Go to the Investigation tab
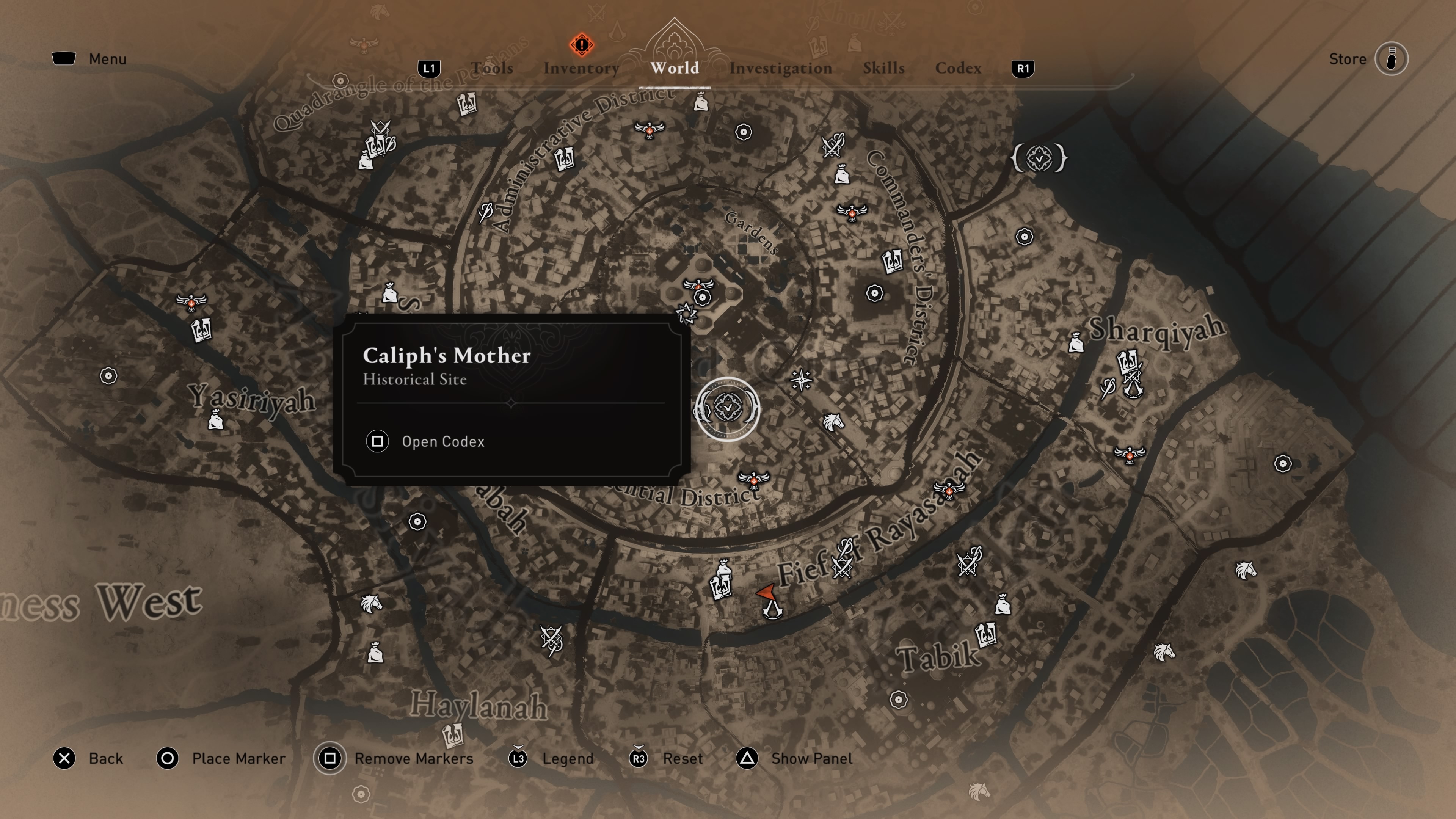The width and height of the screenshot is (1456, 819). (780, 68)
